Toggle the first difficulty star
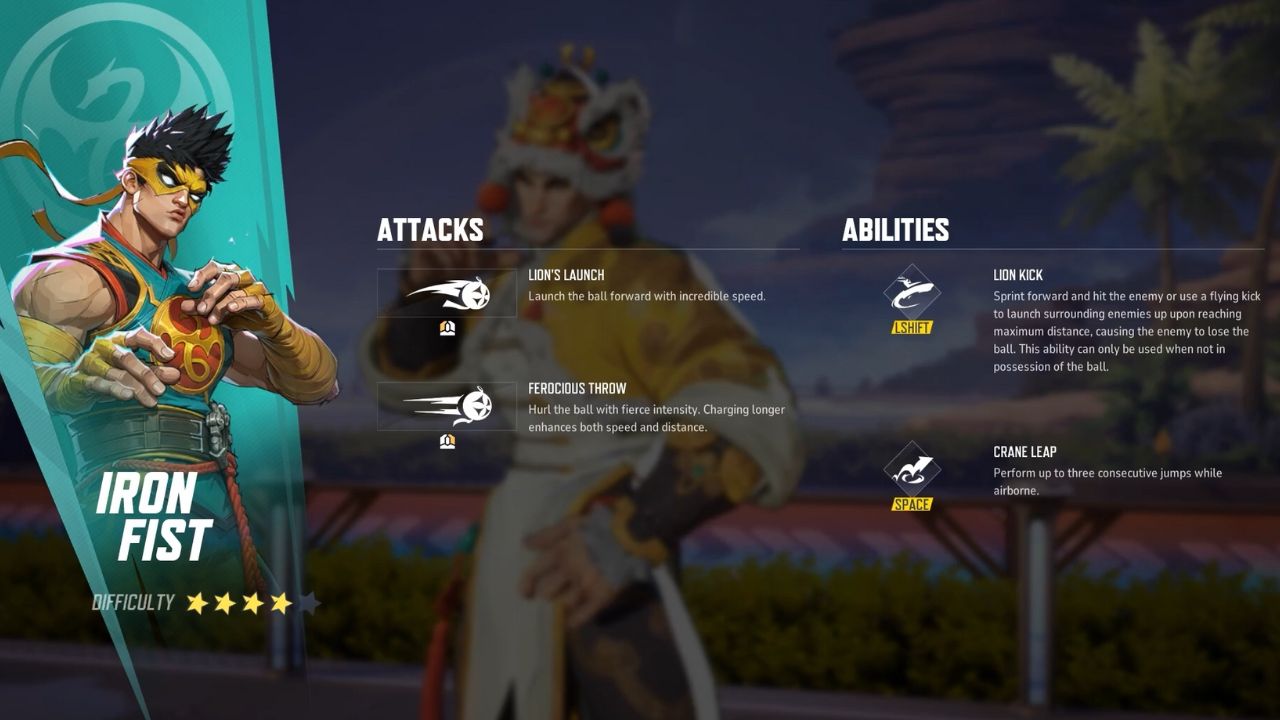The image size is (1280, 720). 196,601
